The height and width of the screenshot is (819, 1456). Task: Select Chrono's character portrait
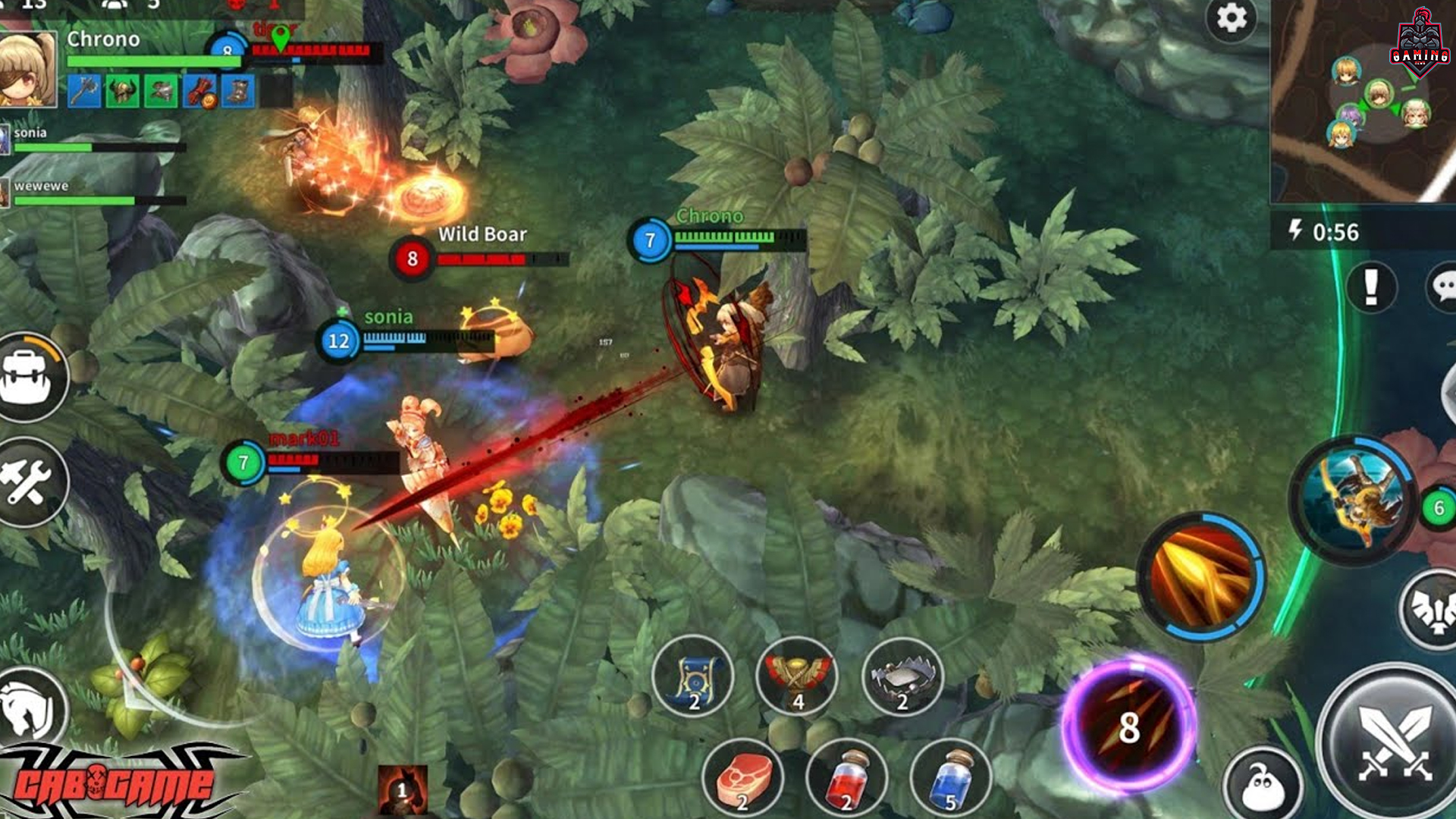click(x=28, y=70)
